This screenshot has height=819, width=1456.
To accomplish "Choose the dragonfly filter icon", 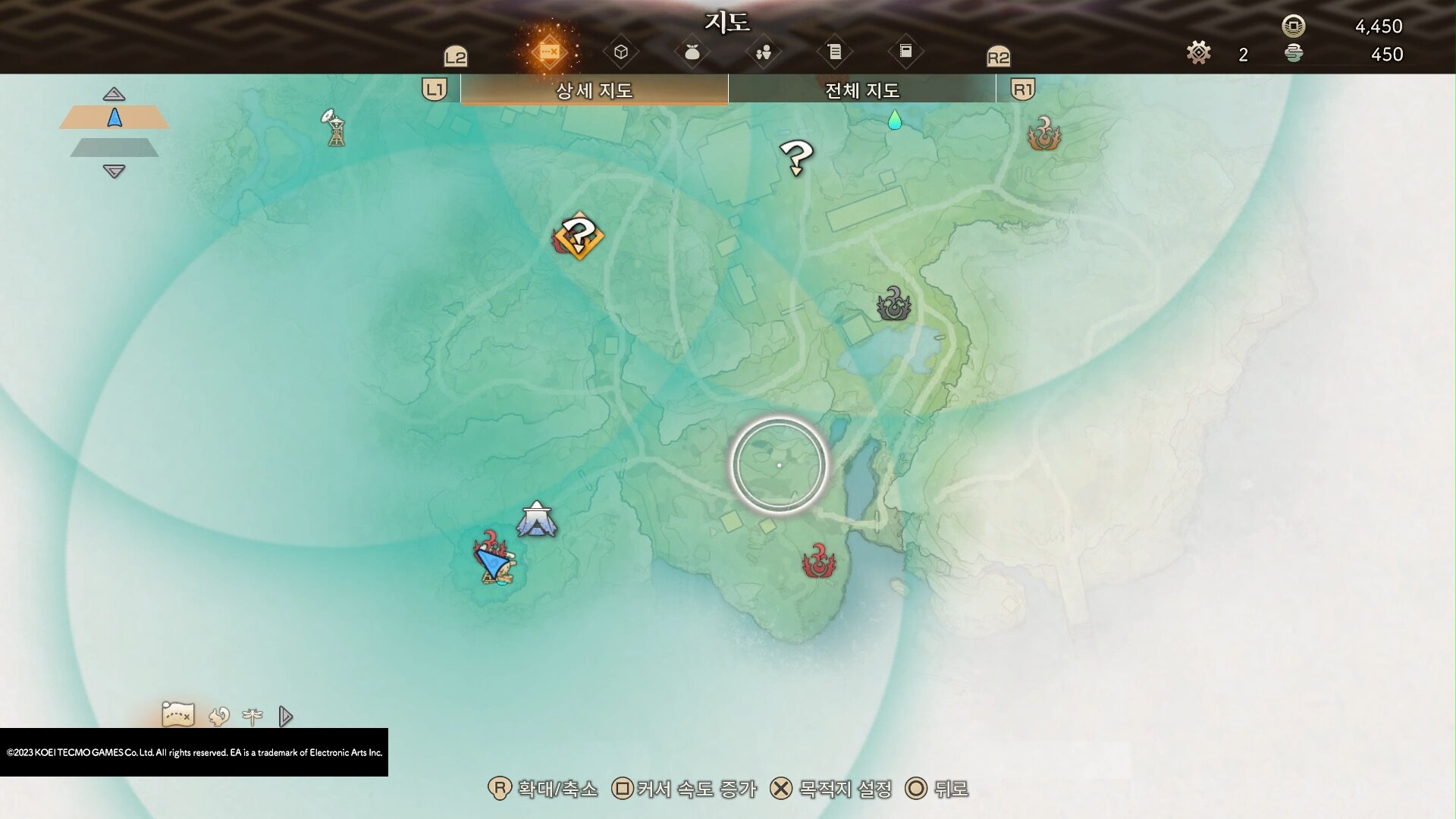I will tap(253, 716).
